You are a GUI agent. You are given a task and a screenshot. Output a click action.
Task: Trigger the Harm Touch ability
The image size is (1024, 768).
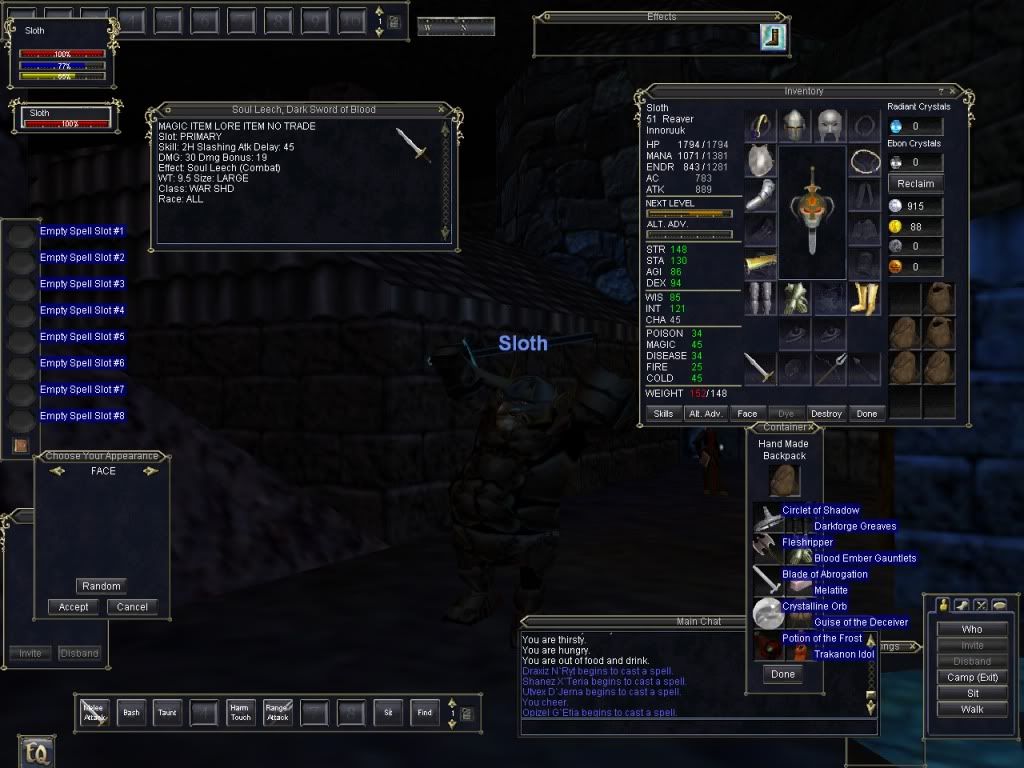(240, 712)
